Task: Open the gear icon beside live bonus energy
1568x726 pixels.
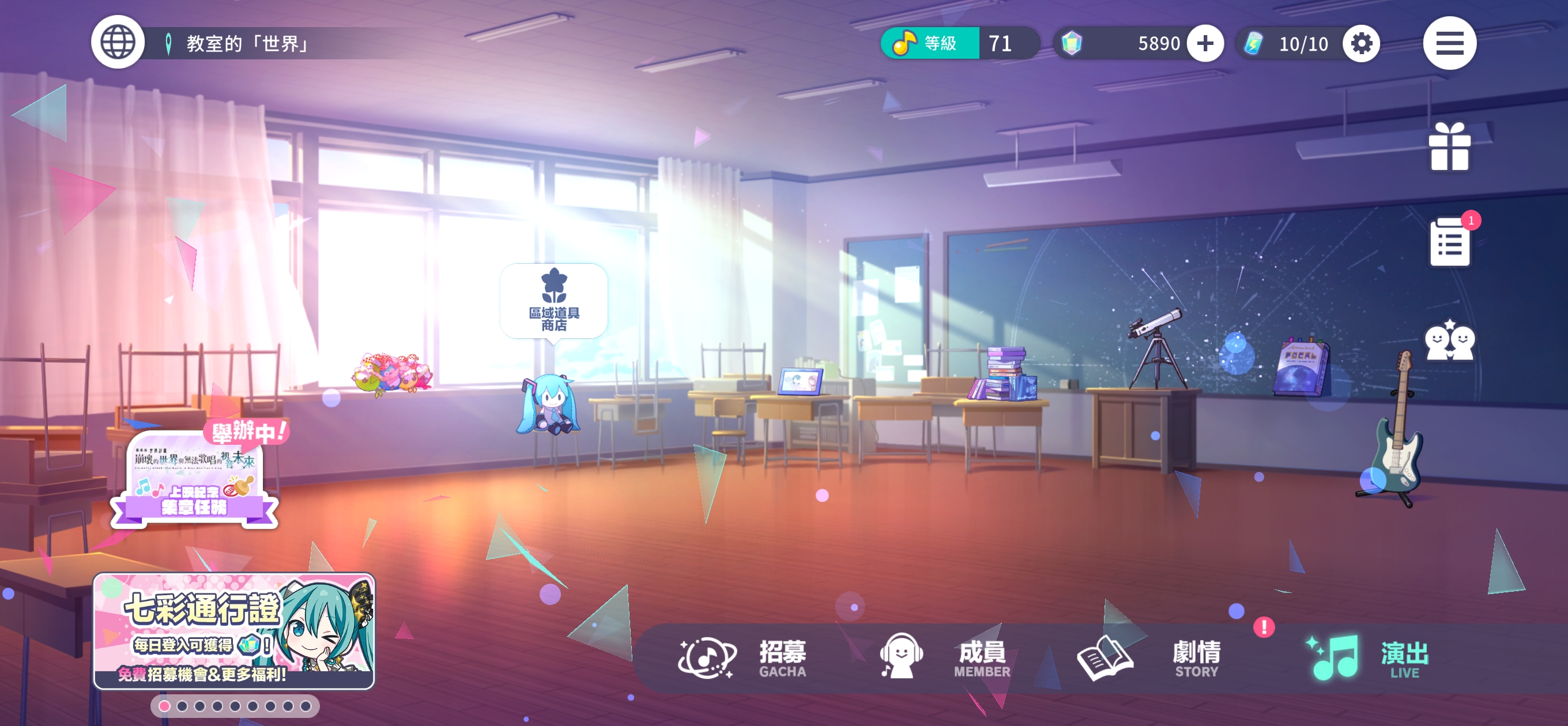Action: click(1361, 43)
